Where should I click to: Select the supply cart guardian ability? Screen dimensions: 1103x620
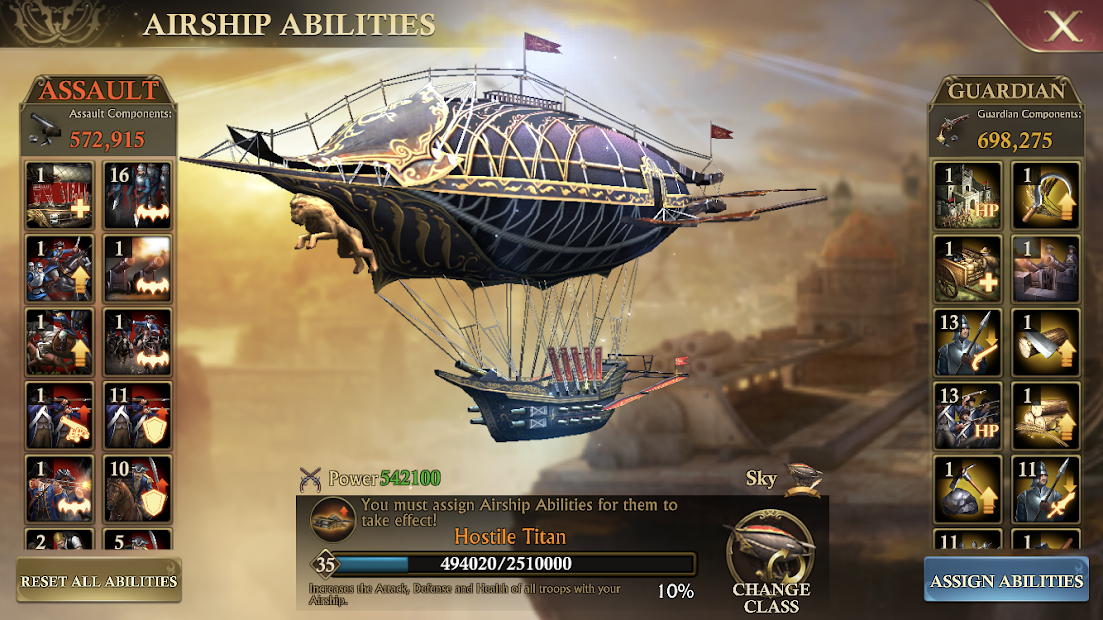pyautogui.click(x=968, y=268)
